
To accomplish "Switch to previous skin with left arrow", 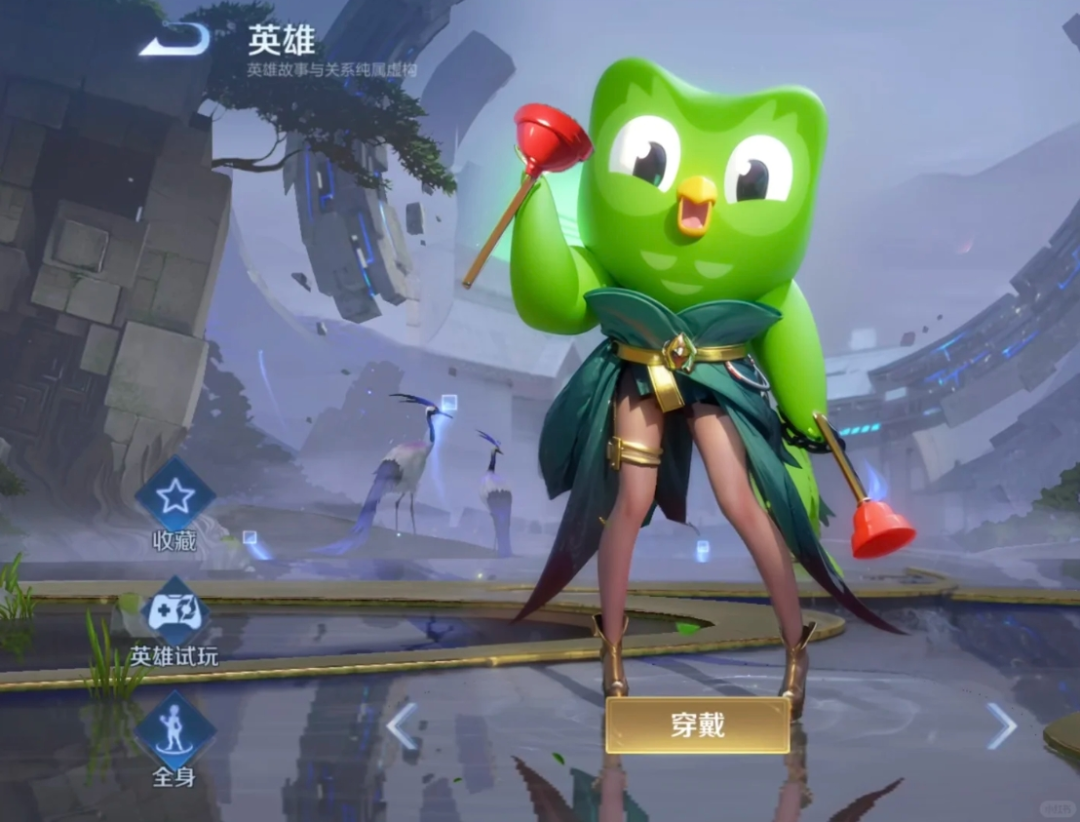I will coord(402,726).
